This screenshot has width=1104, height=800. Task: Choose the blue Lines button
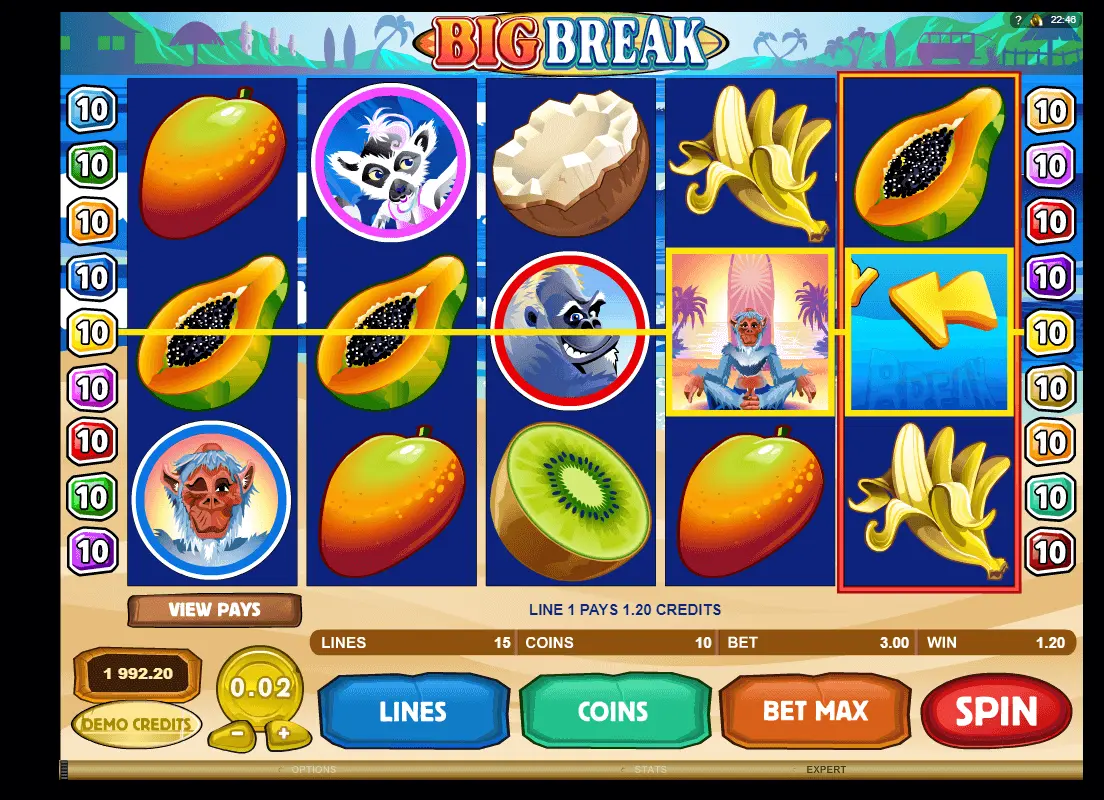pos(413,711)
